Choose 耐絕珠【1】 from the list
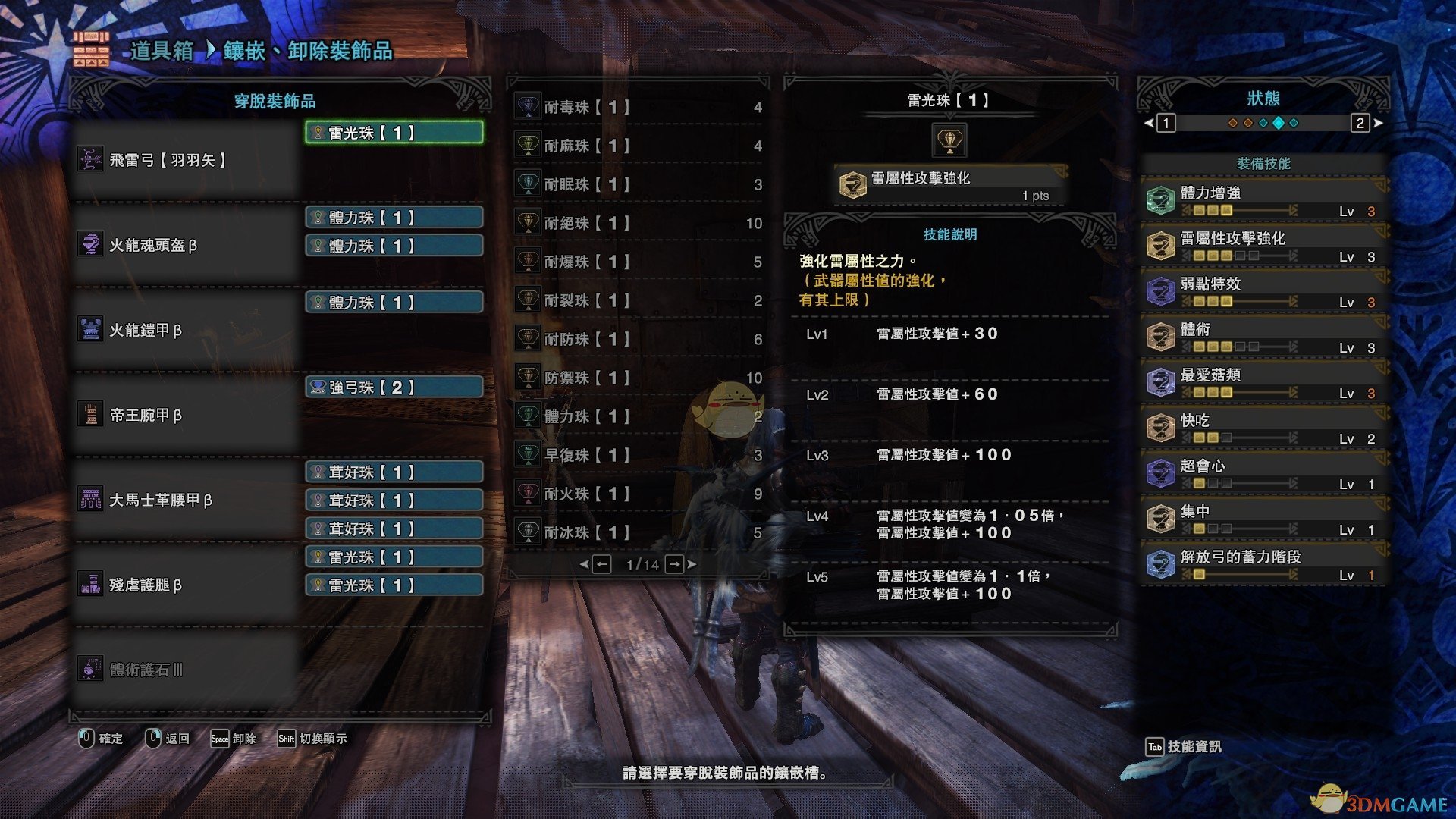Image resolution: width=1456 pixels, height=819 pixels. coord(639,223)
